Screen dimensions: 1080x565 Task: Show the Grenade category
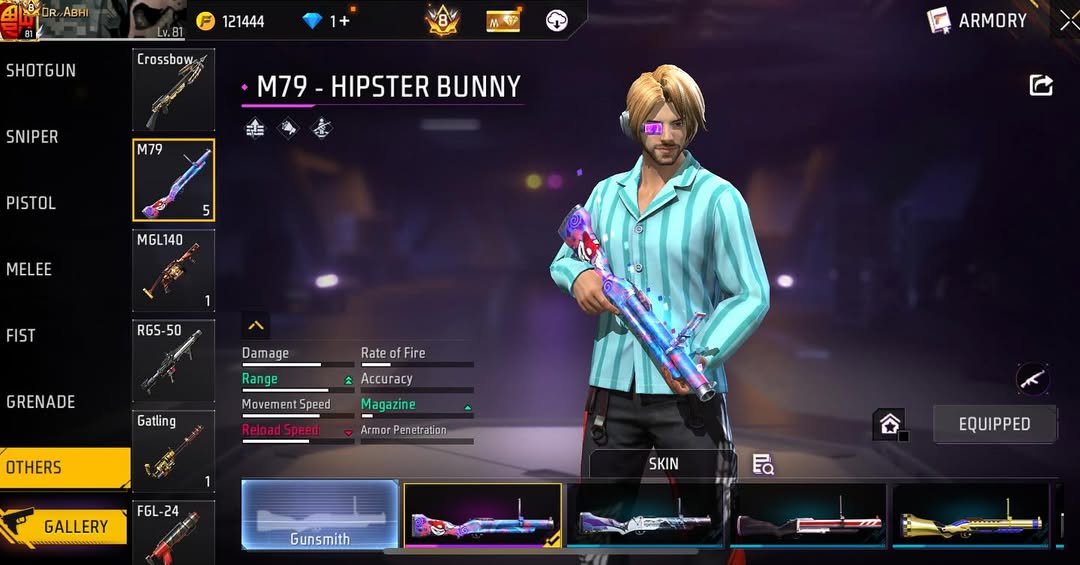pyautogui.click(x=41, y=402)
